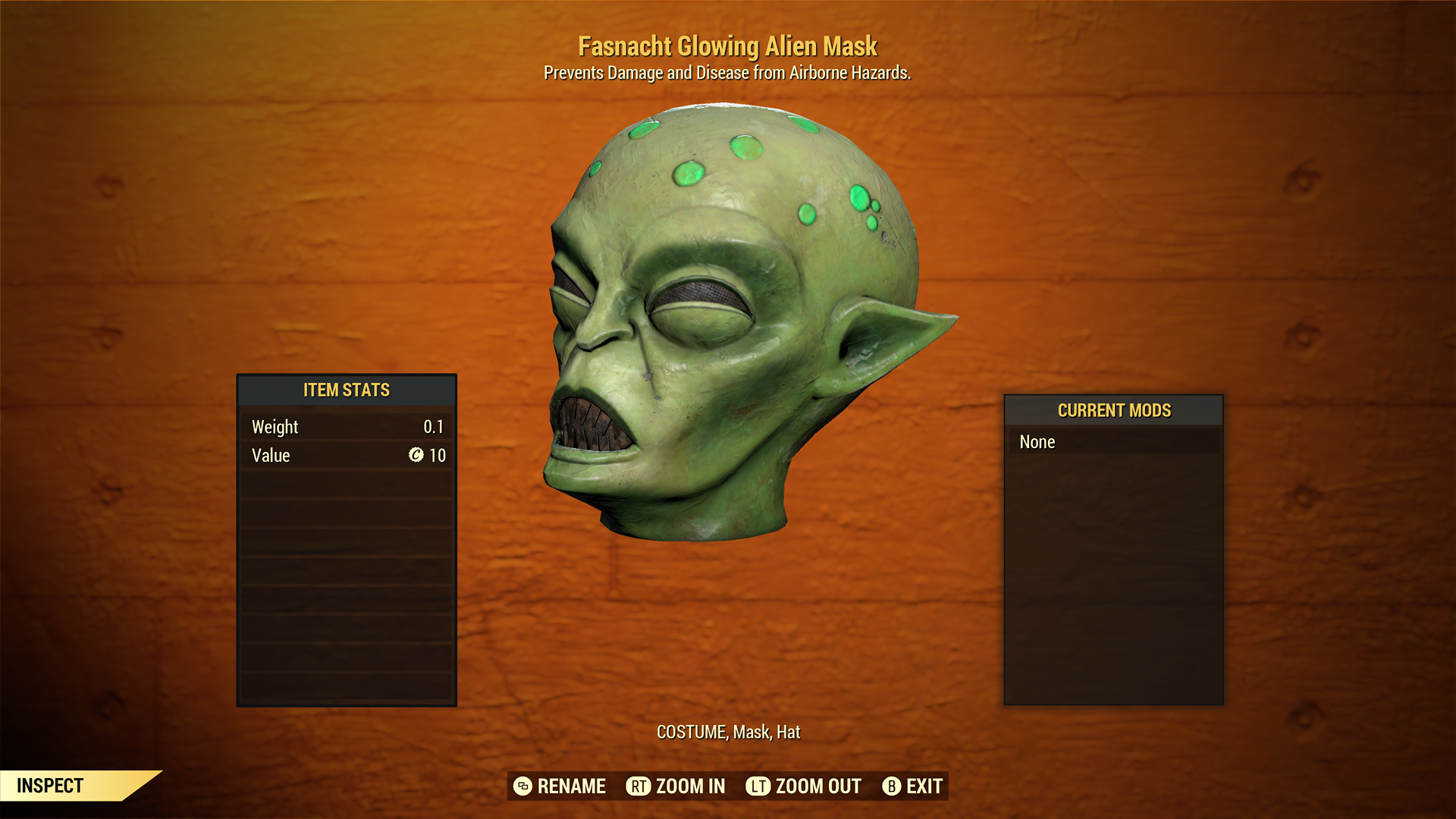Select the rename key icon before RENAME
The height and width of the screenshot is (819, 1456).
pyautogui.click(x=522, y=786)
